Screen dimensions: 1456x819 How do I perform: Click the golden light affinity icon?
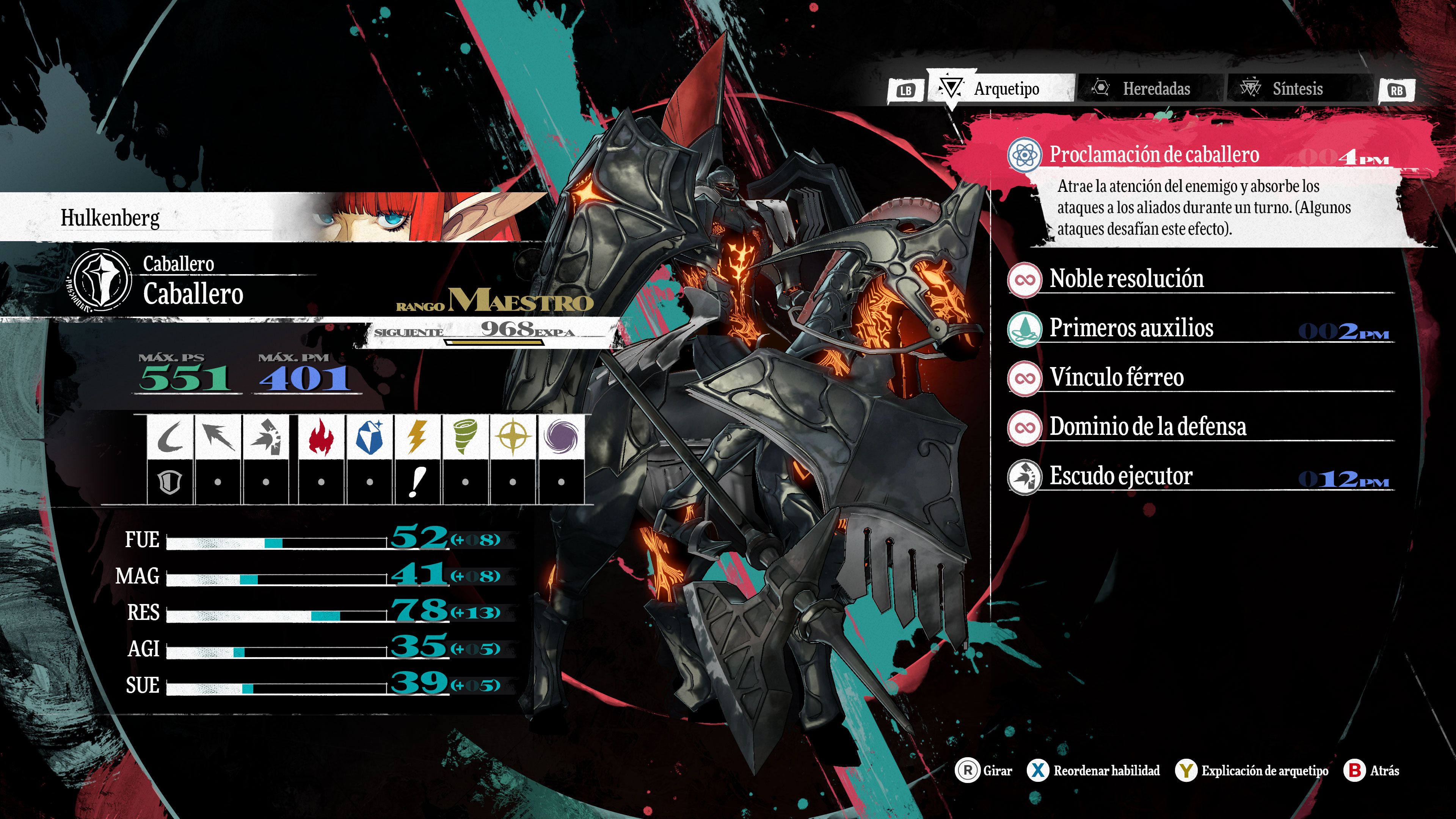point(513,437)
